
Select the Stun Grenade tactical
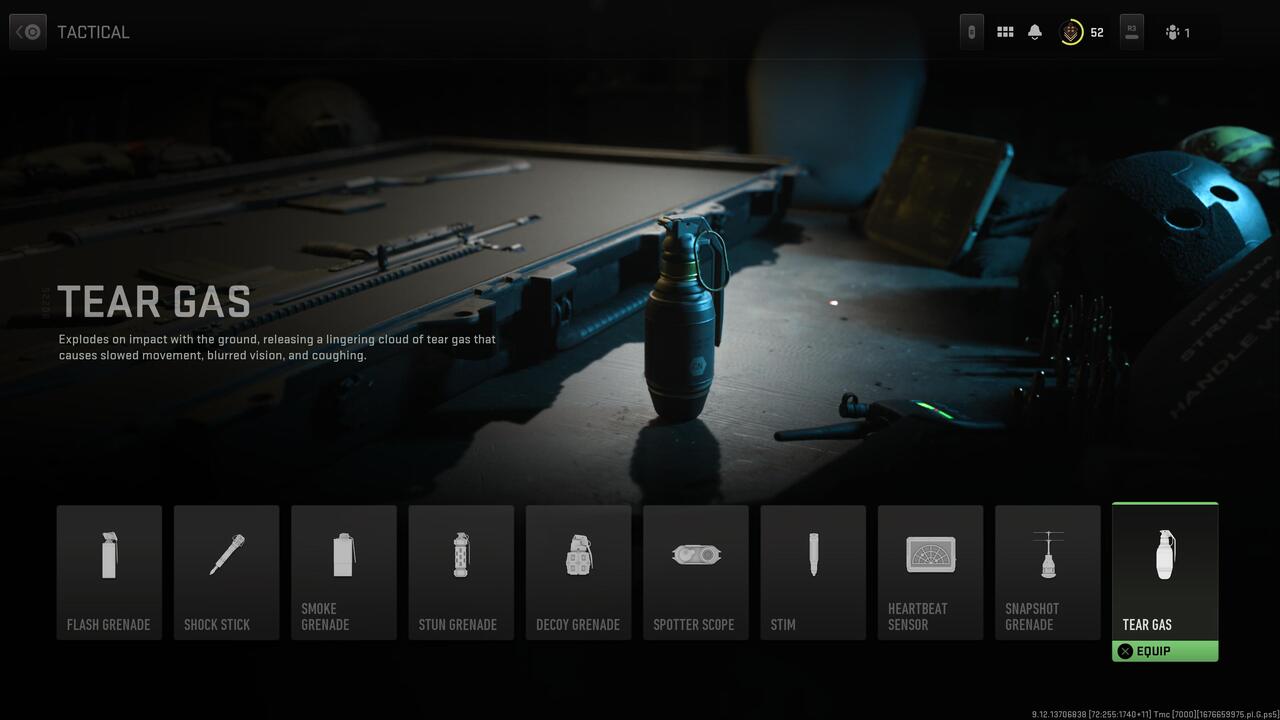(461, 572)
